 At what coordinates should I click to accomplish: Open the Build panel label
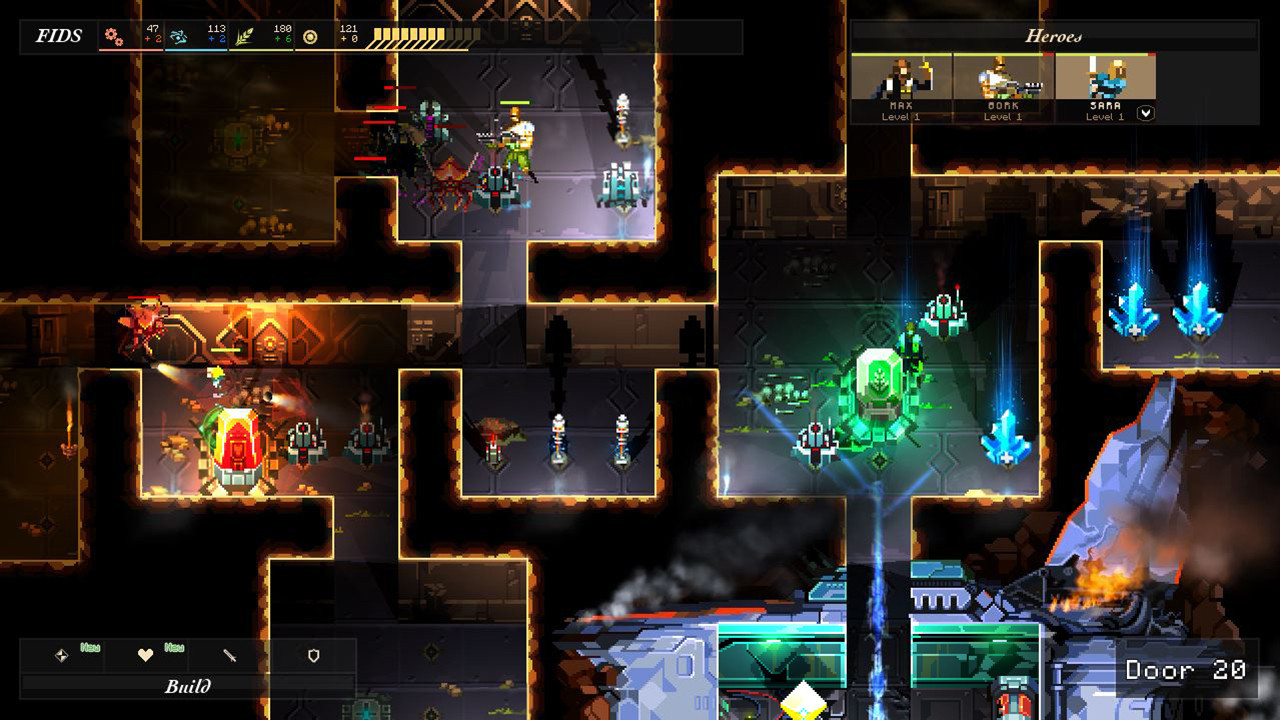point(188,687)
